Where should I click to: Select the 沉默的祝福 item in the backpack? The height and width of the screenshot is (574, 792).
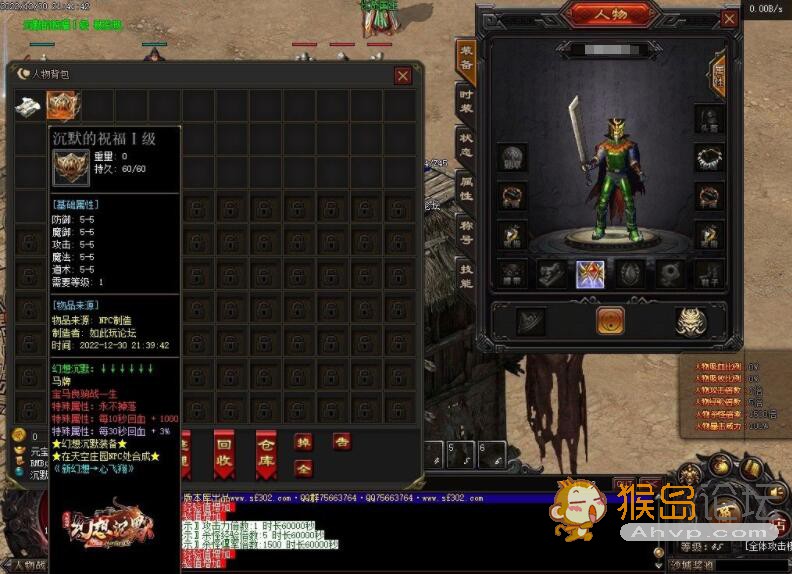pos(64,106)
